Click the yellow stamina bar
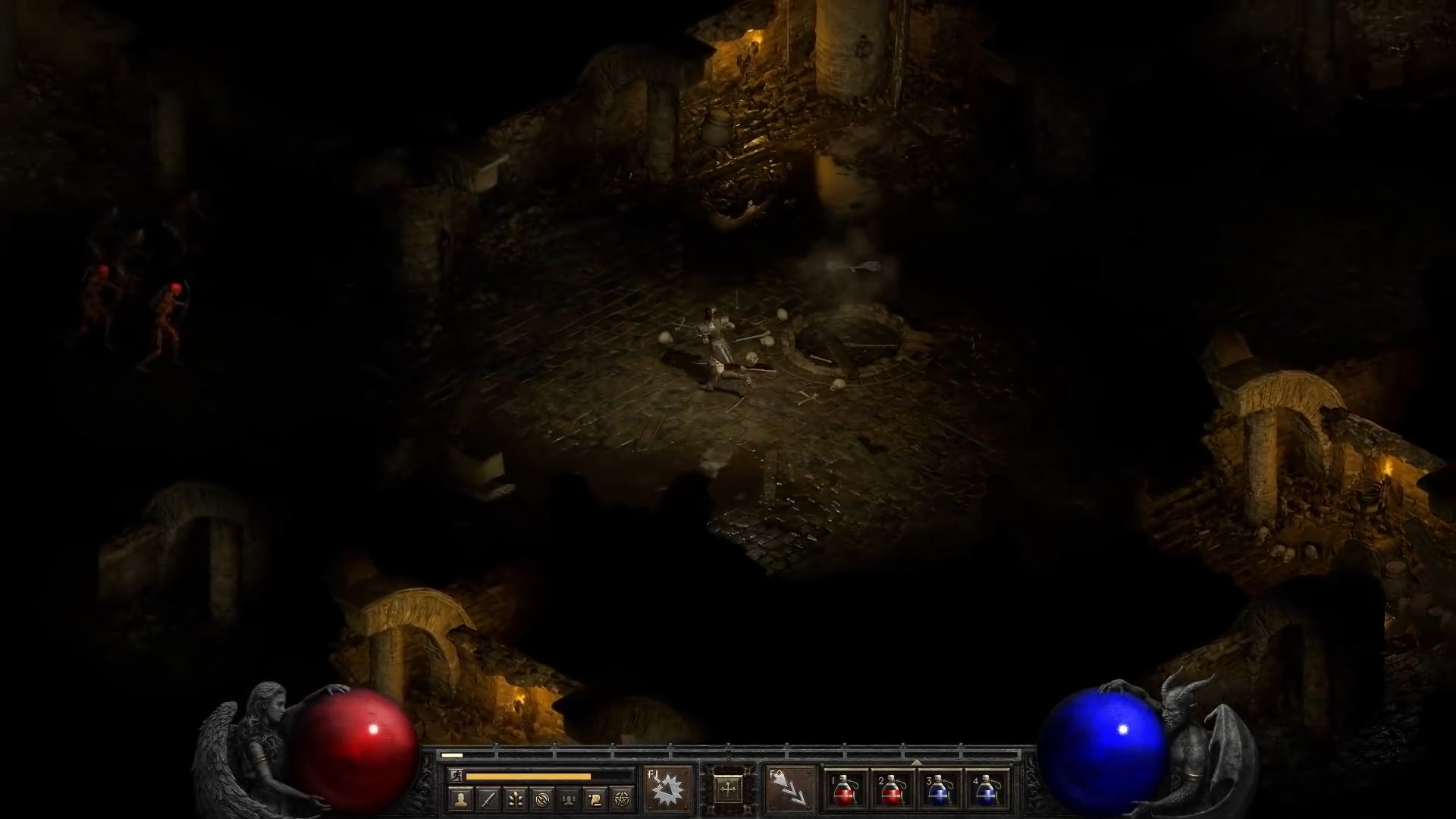Image resolution: width=1456 pixels, height=819 pixels. click(x=527, y=777)
